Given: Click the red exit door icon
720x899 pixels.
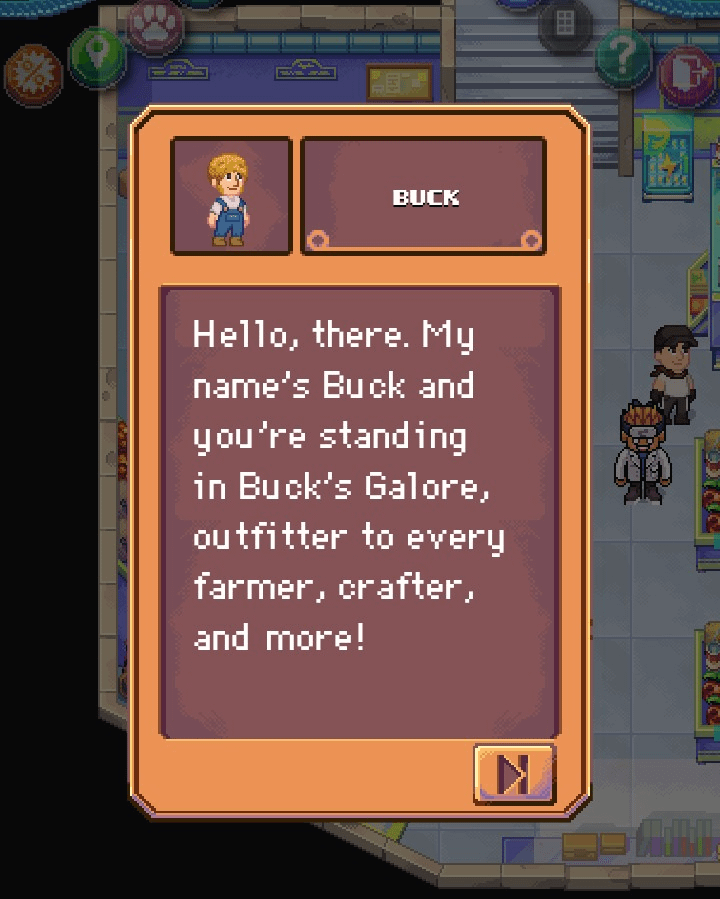Looking at the screenshot, I should pos(686,74).
